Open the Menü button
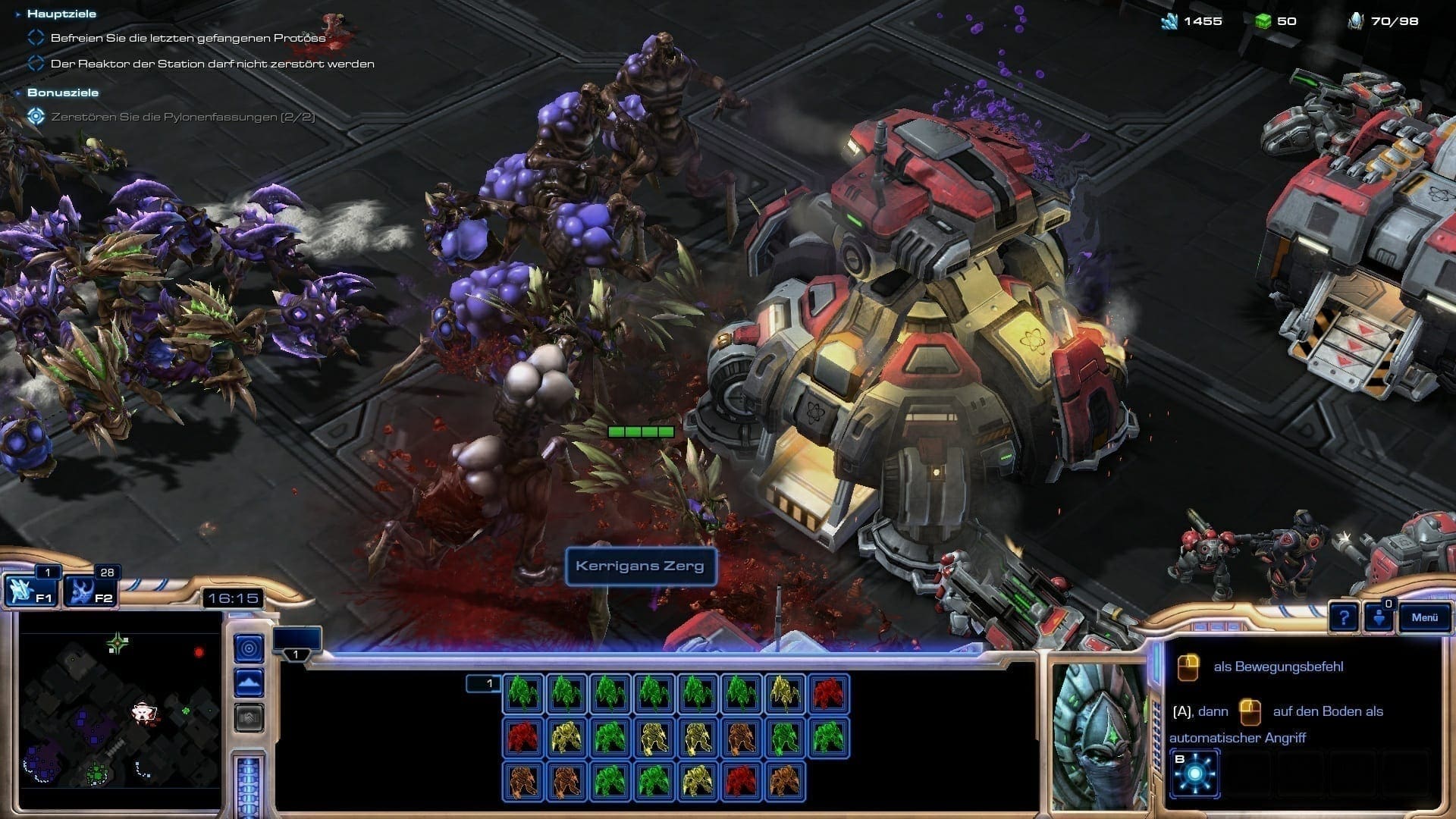 coord(1424,617)
